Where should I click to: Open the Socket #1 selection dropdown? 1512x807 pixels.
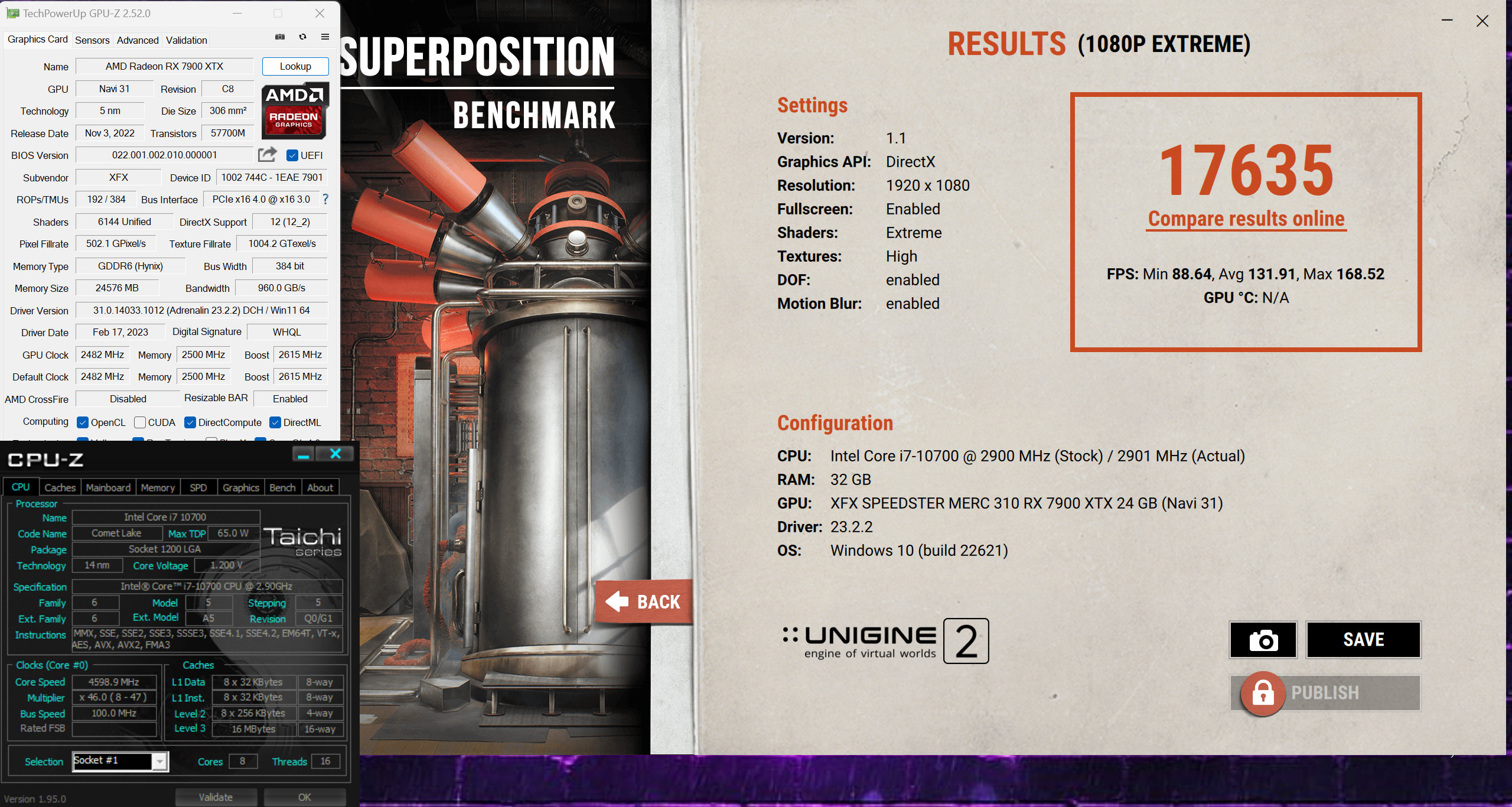[159, 762]
